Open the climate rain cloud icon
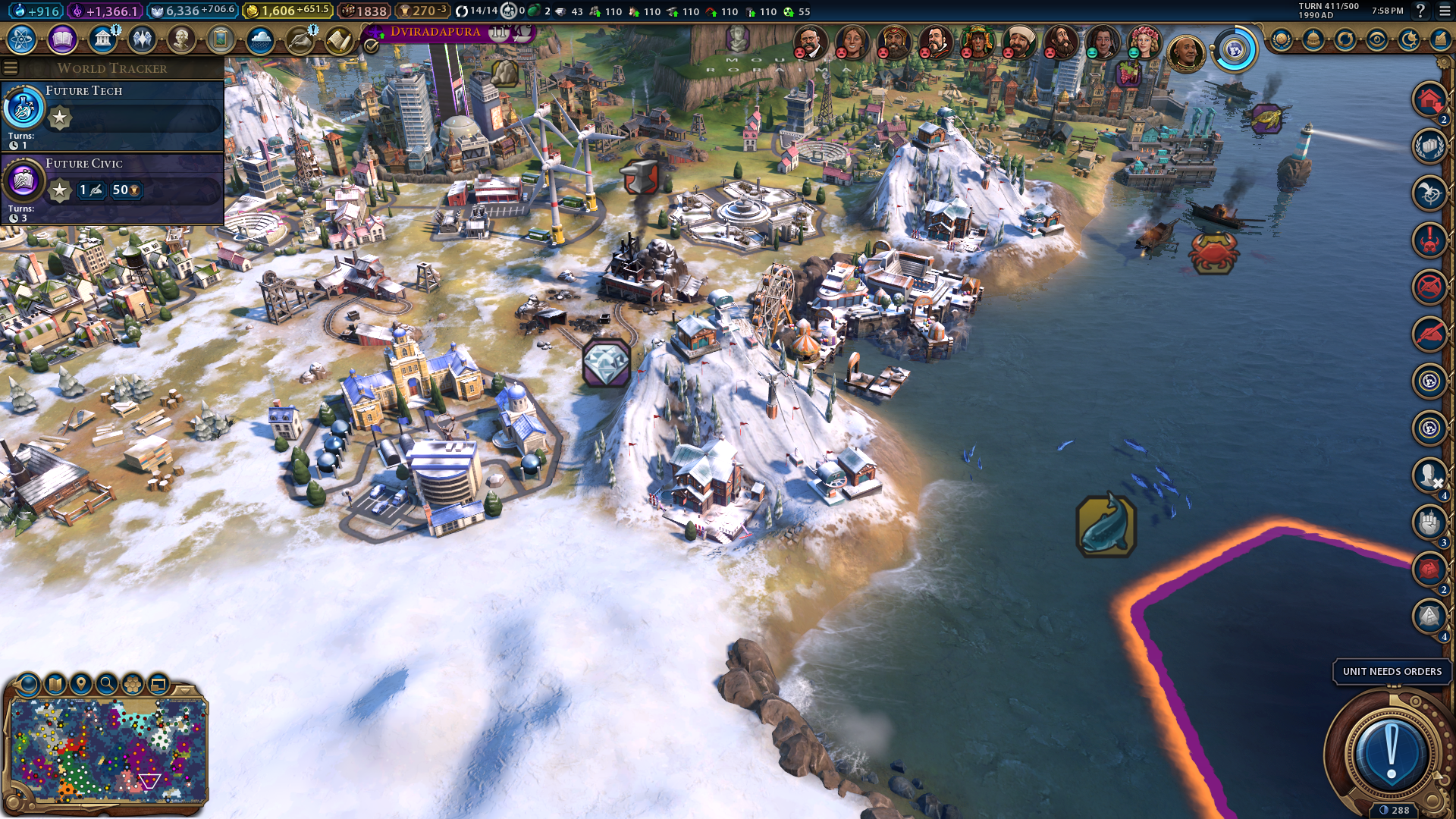This screenshot has width=1456, height=819. click(x=260, y=39)
